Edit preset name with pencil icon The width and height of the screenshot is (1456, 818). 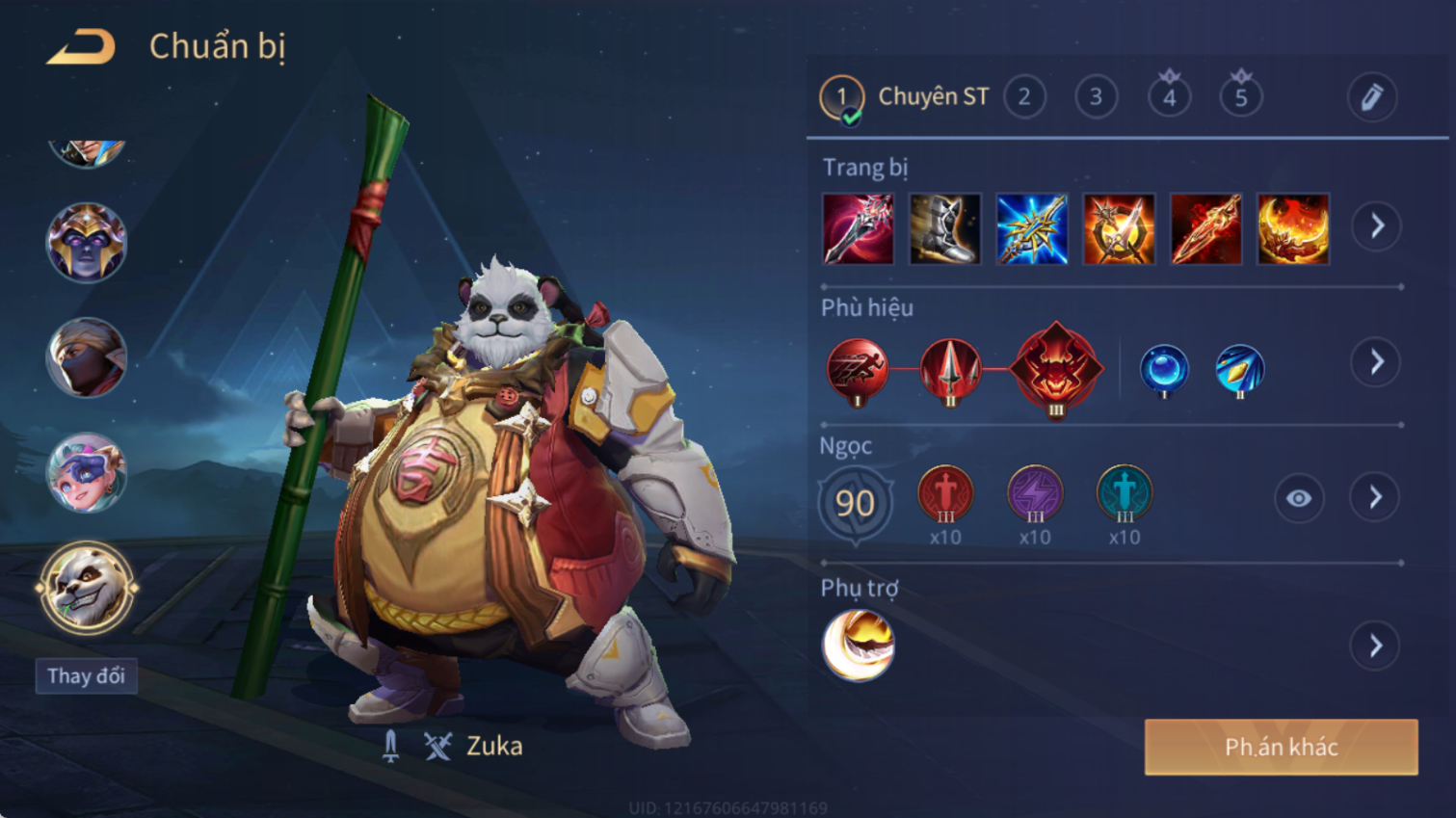point(1371,97)
